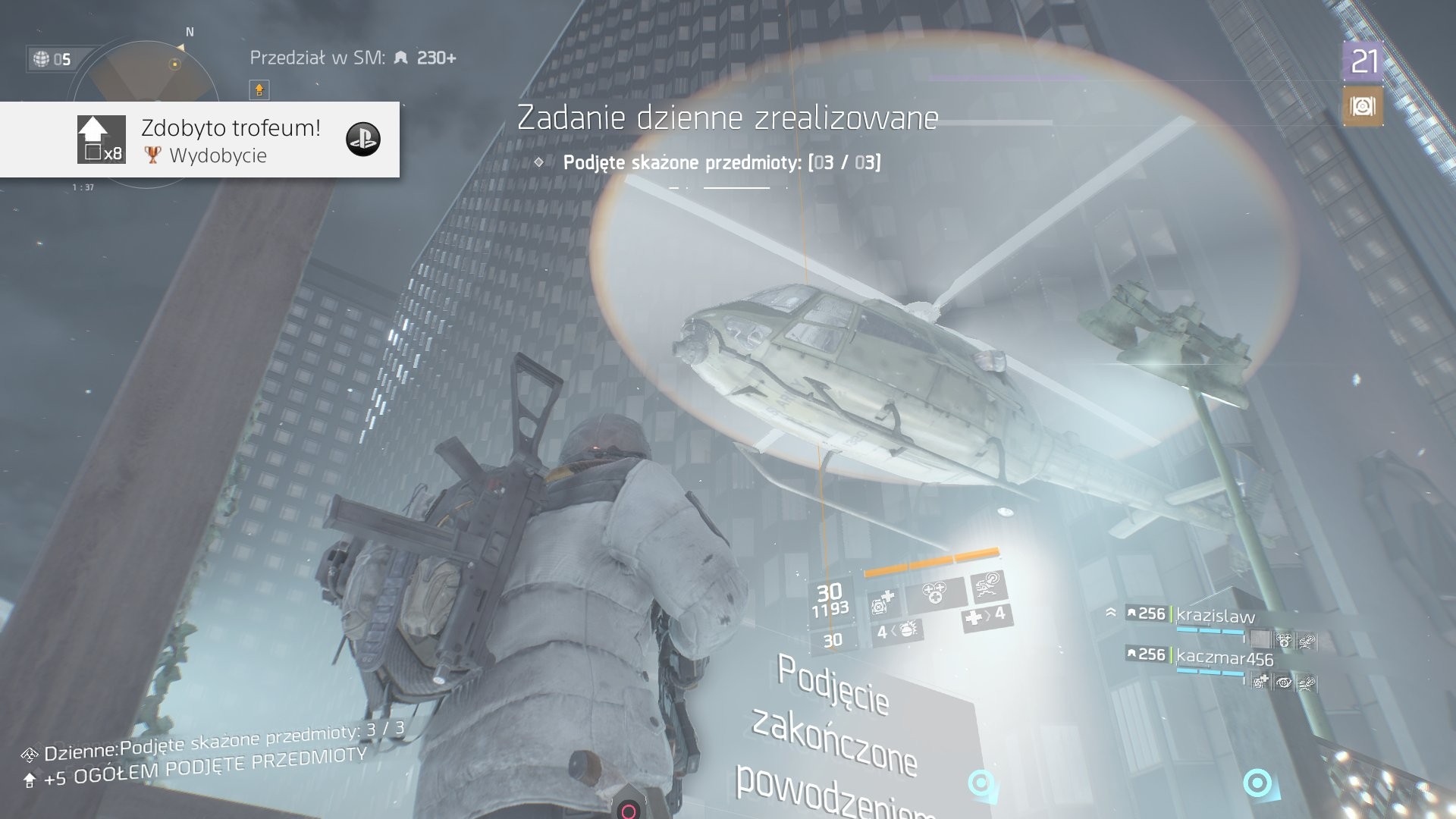This screenshot has height=819, width=1456.
Task: Click the orange icon below the rank badge
Action: [1363, 106]
